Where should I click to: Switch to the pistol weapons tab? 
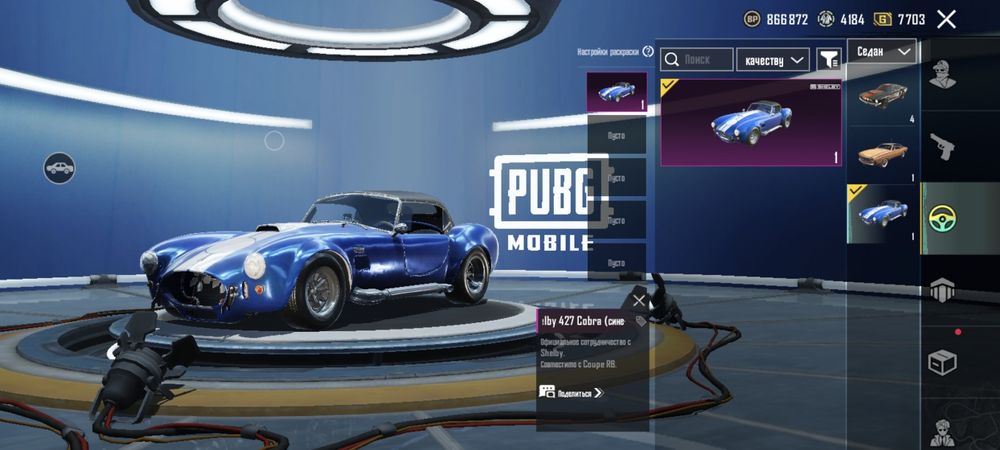[942, 147]
